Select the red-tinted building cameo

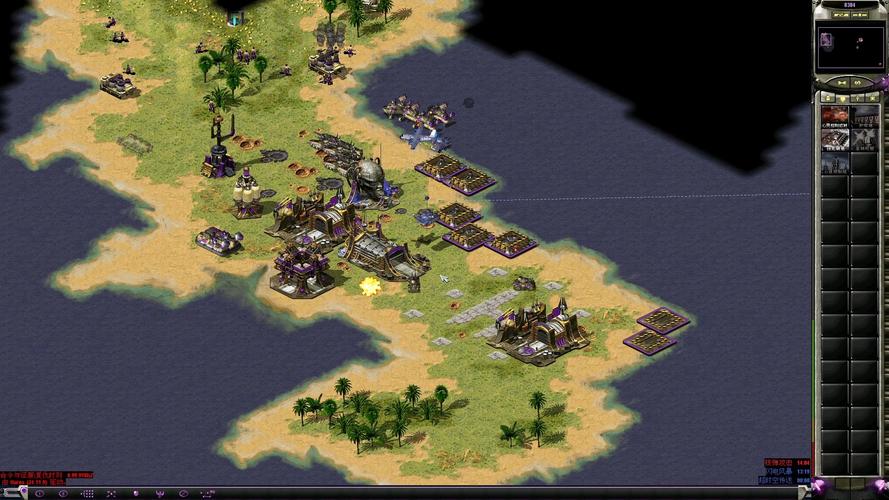pyautogui.click(x=834, y=116)
